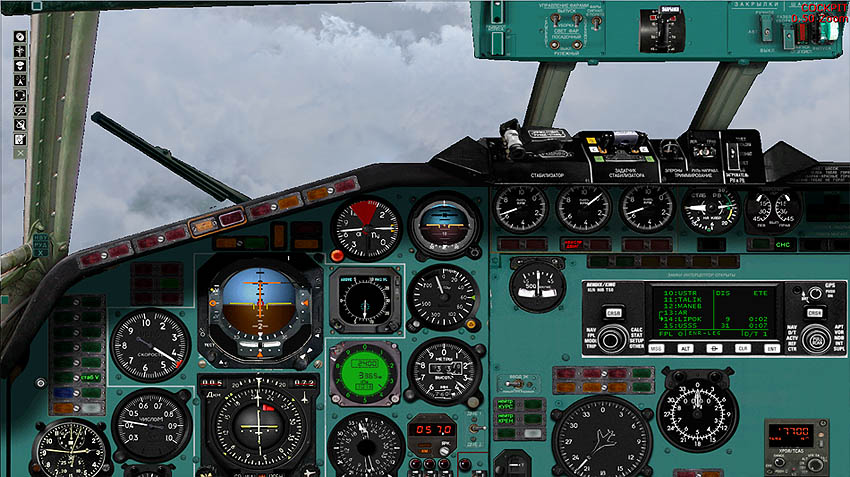This screenshot has width=850, height=477.
Task: Click the left GPS page selector knob
Action: tap(613, 337)
